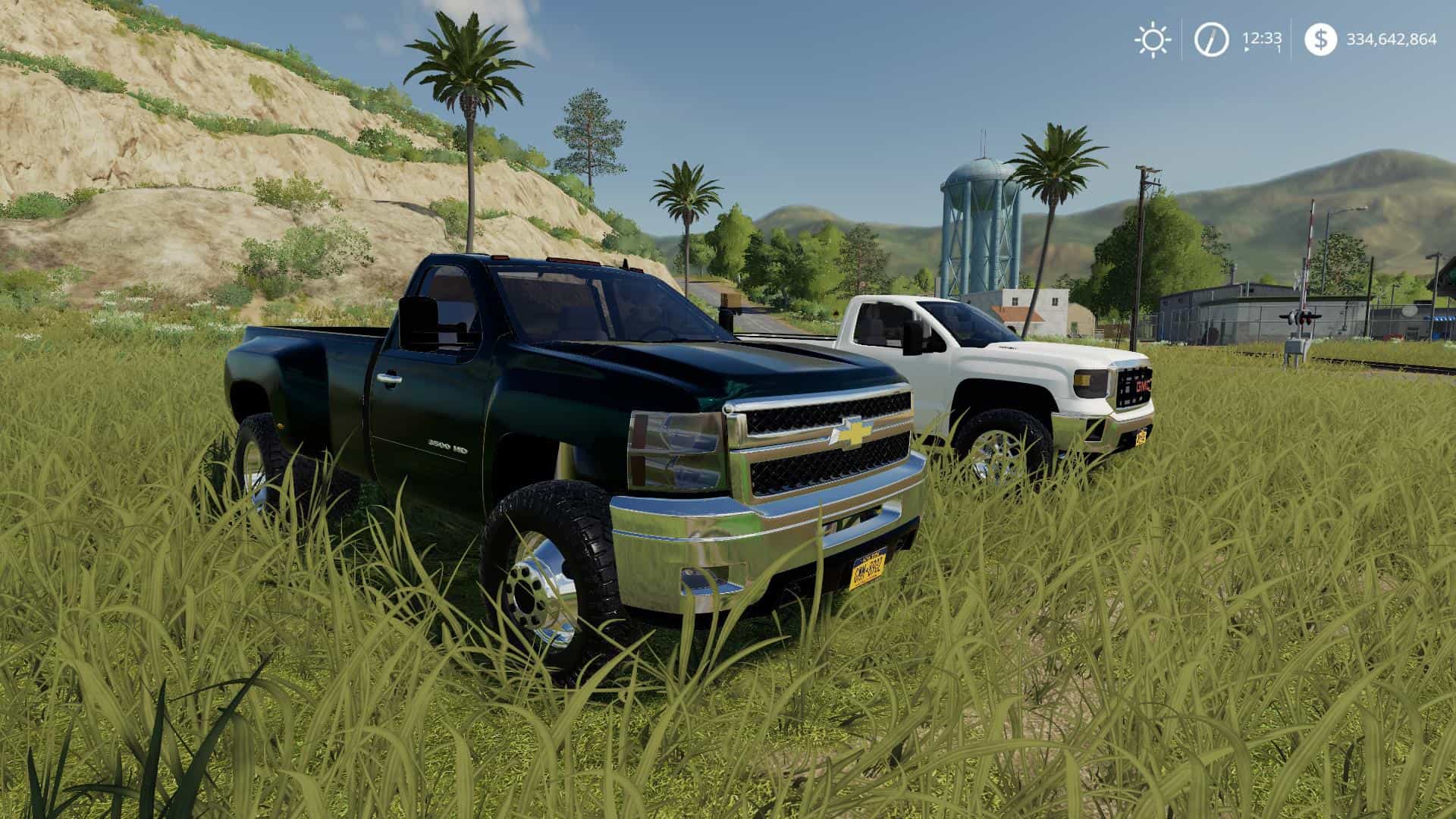Open the dollar money icon
This screenshot has width=1456, height=819.
[1321, 39]
